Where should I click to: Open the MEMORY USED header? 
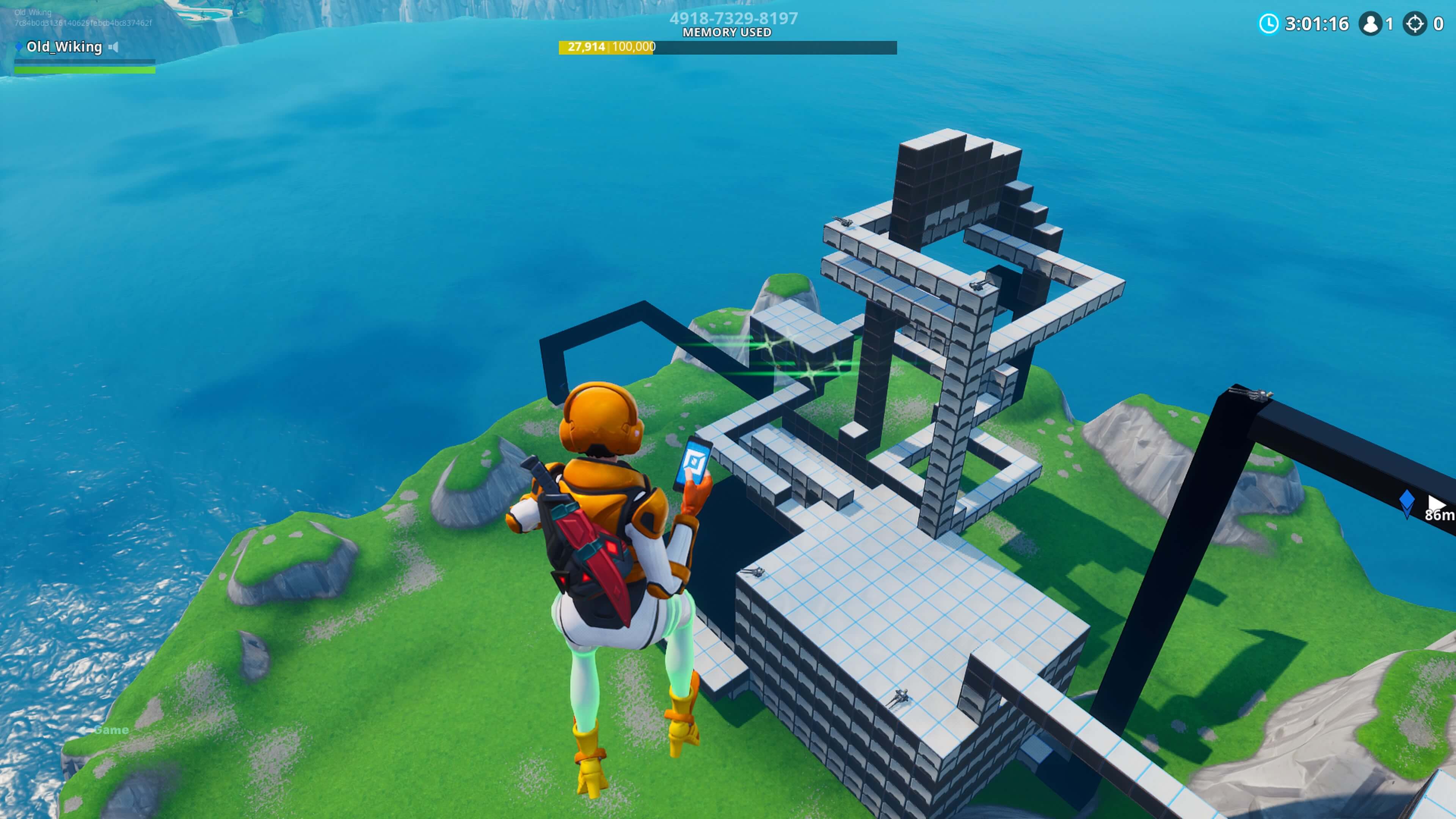click(727, 33)
